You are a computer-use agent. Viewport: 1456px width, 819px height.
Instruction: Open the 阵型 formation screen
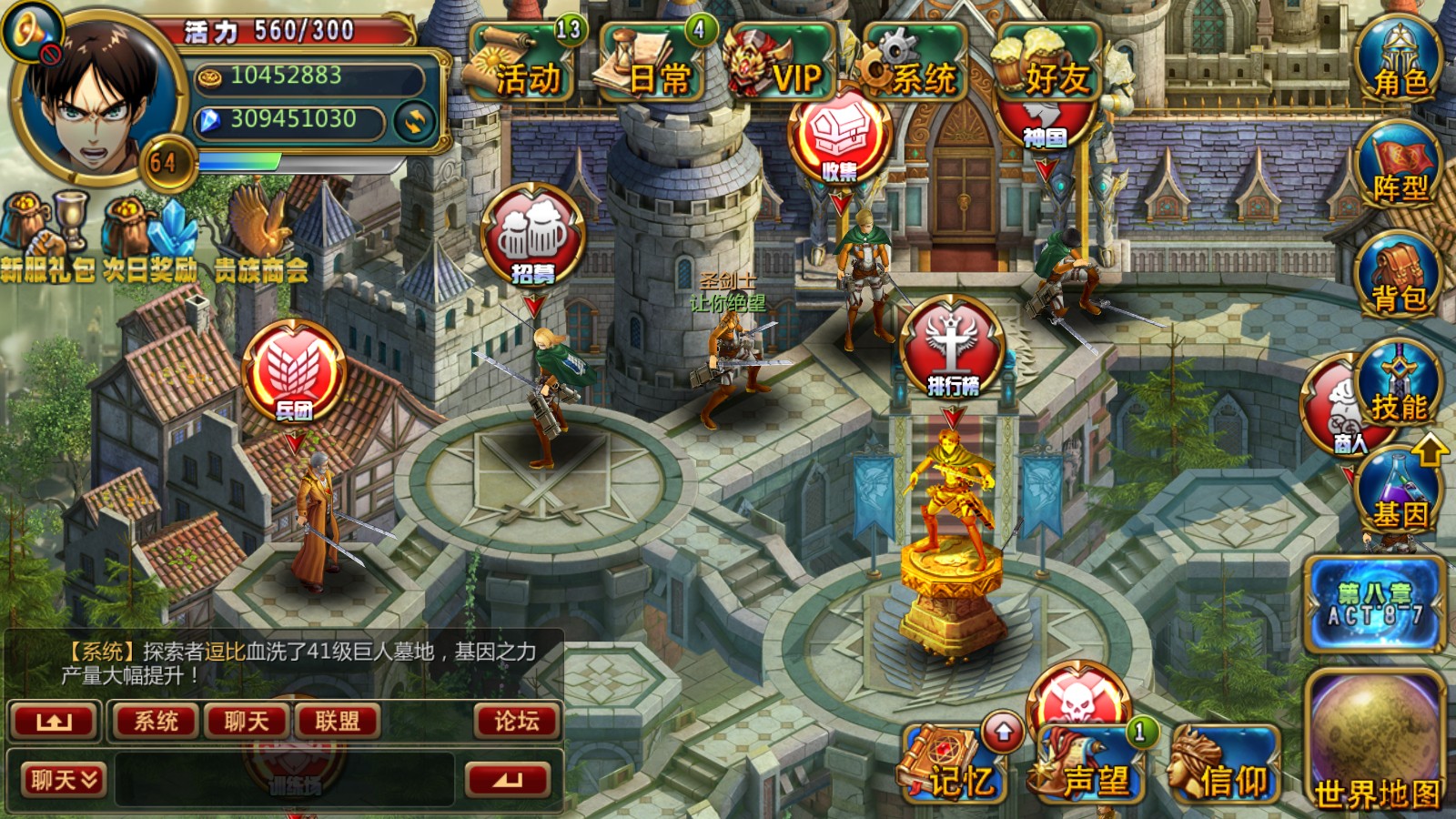click(1400, 170)
